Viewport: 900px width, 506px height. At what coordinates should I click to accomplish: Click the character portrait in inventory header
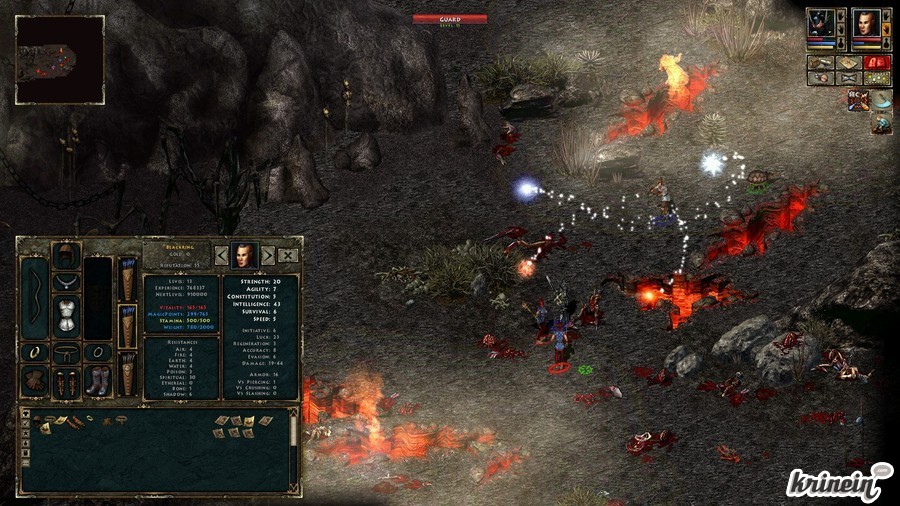244,255
